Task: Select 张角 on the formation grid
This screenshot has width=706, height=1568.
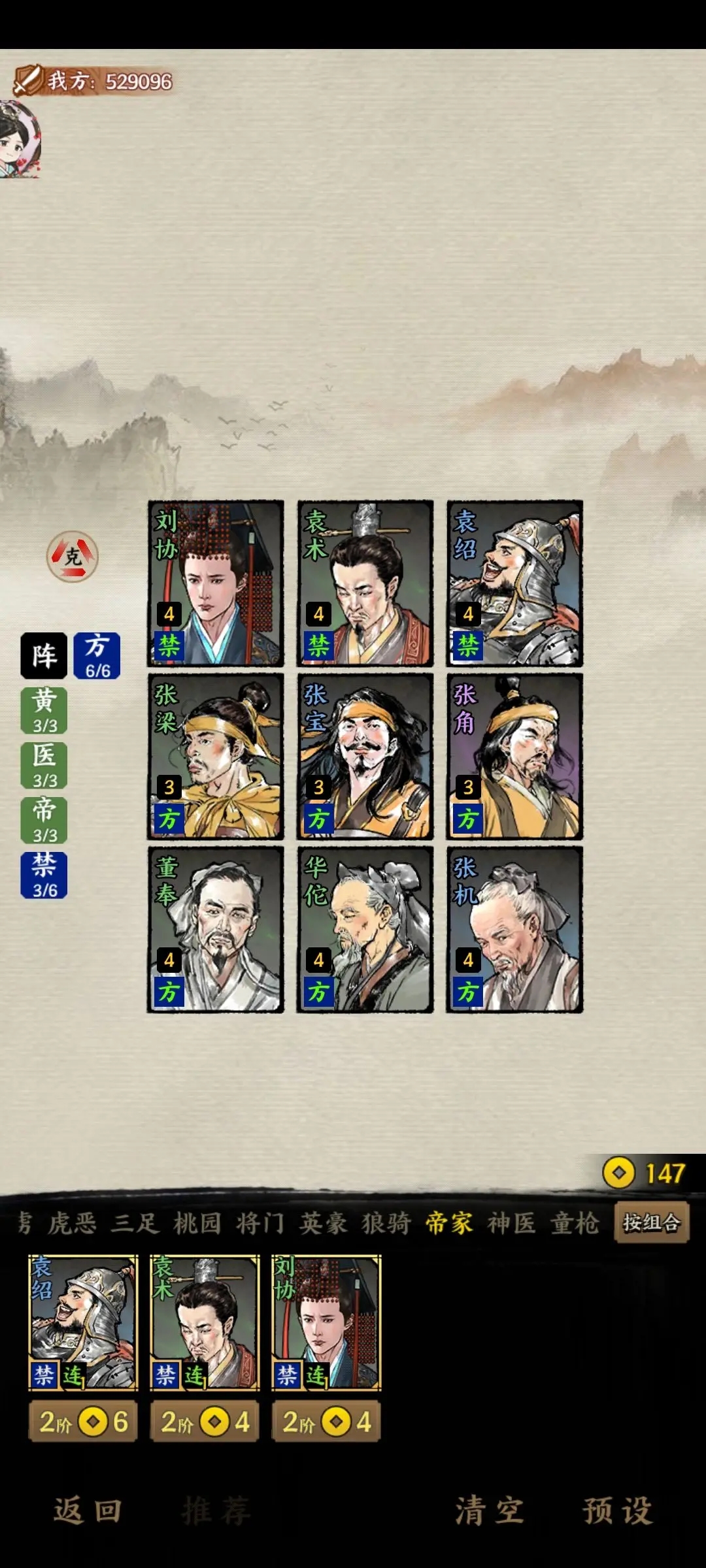Action: (x=514, y=757)
